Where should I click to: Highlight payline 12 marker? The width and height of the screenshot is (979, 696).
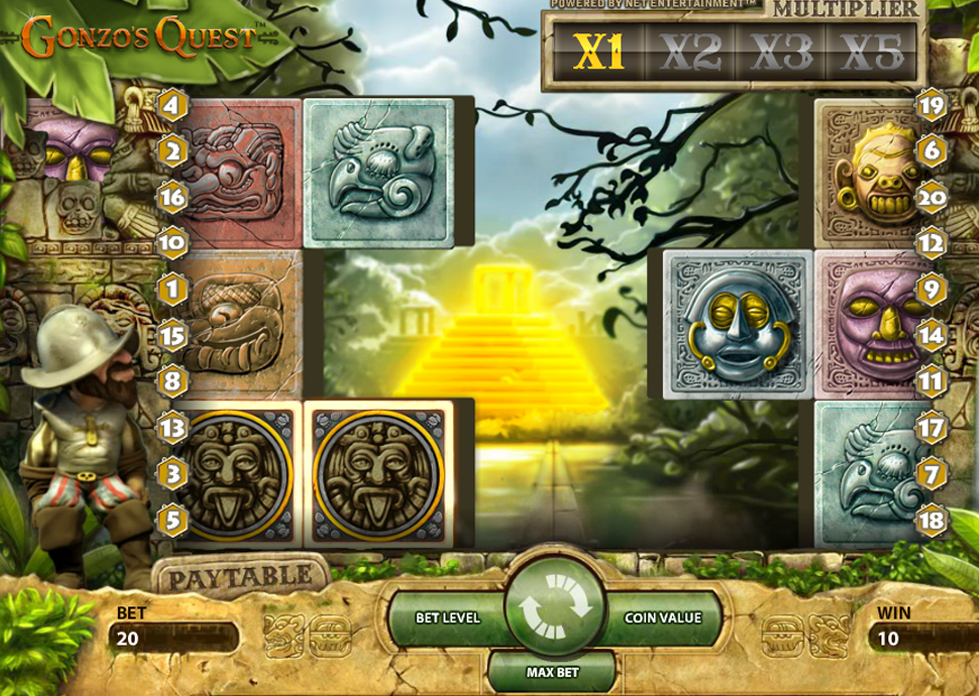point(931,243)
